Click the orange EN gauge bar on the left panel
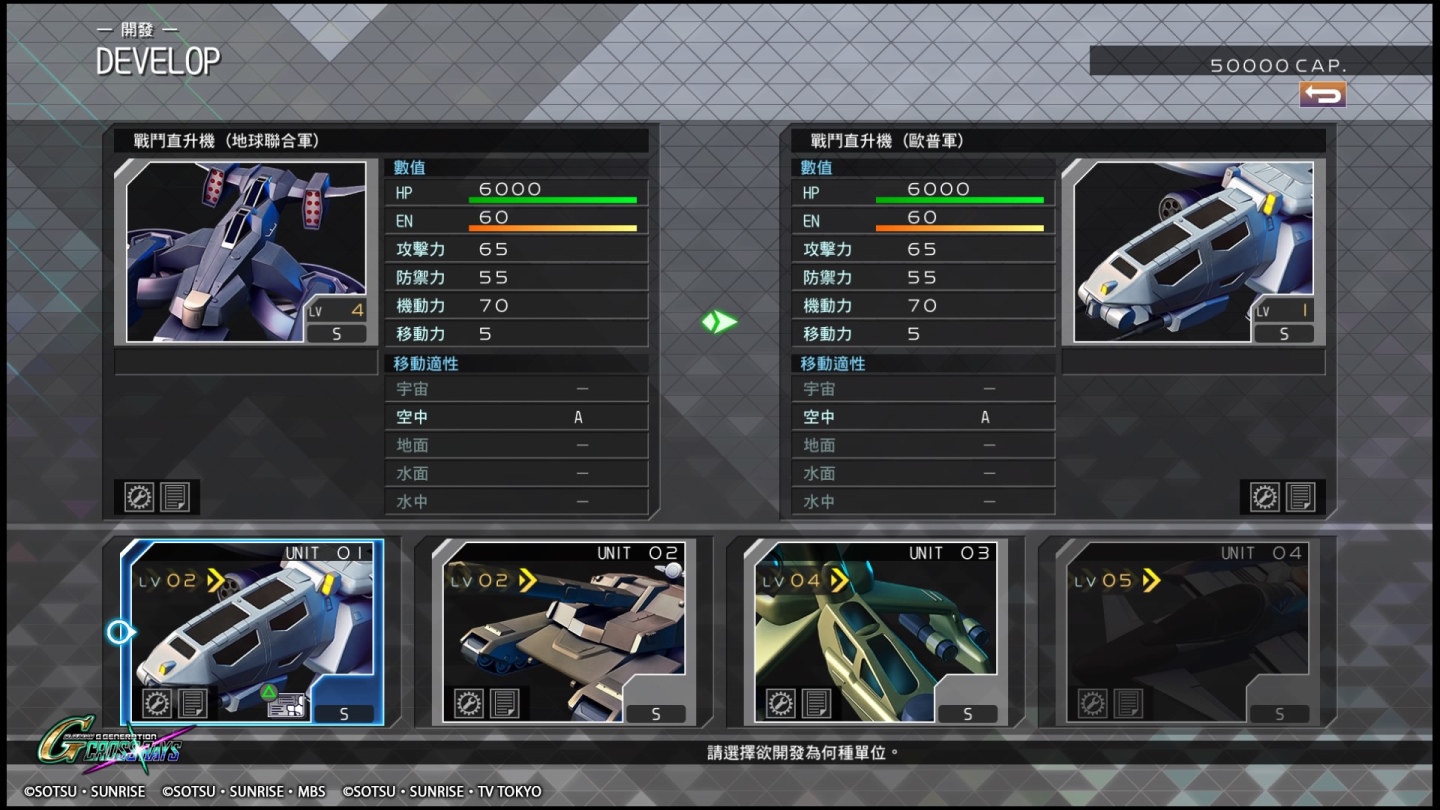1440x810 pixels. (555, 226)
